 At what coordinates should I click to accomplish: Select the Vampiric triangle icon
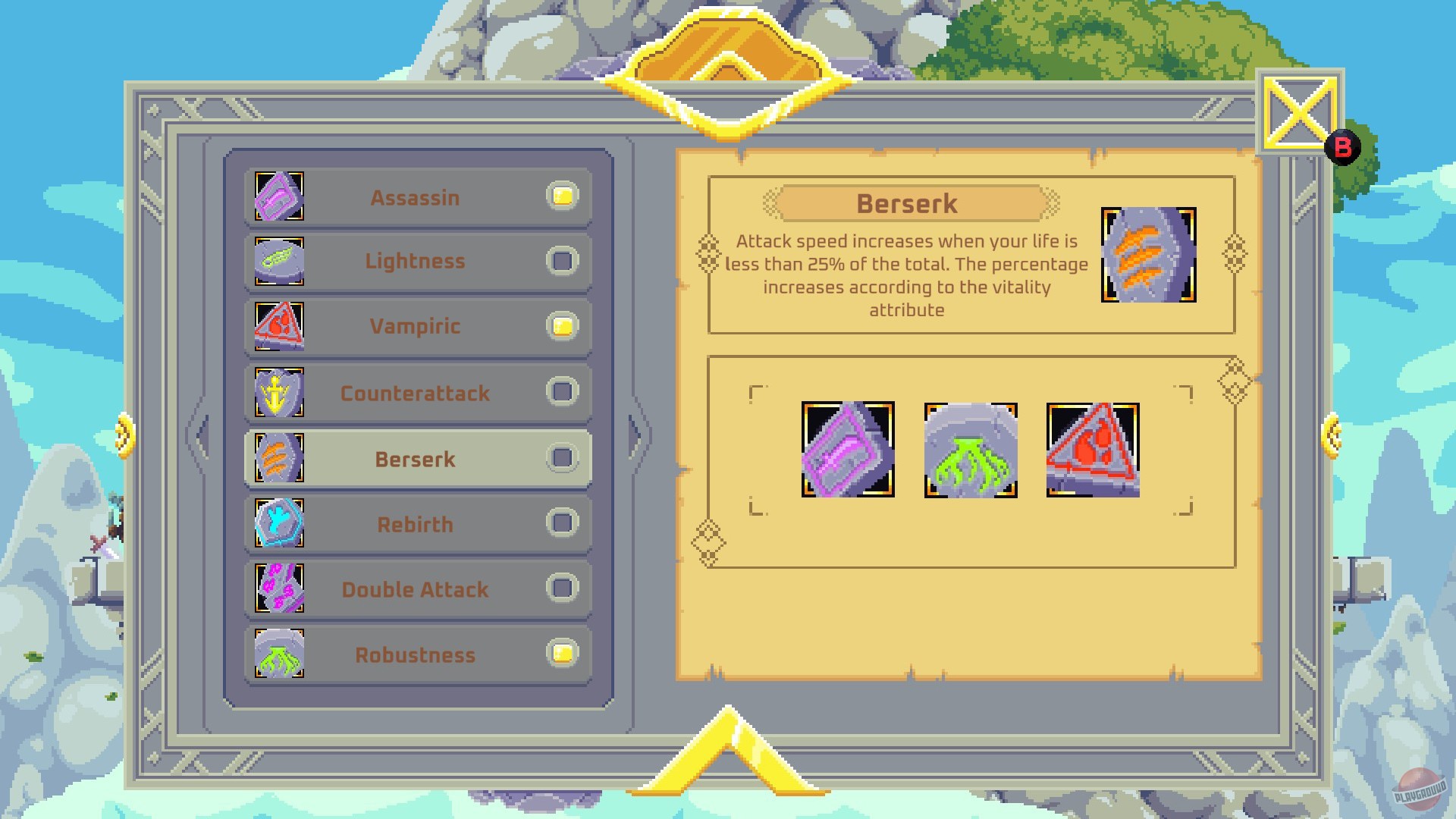point(278,327)
